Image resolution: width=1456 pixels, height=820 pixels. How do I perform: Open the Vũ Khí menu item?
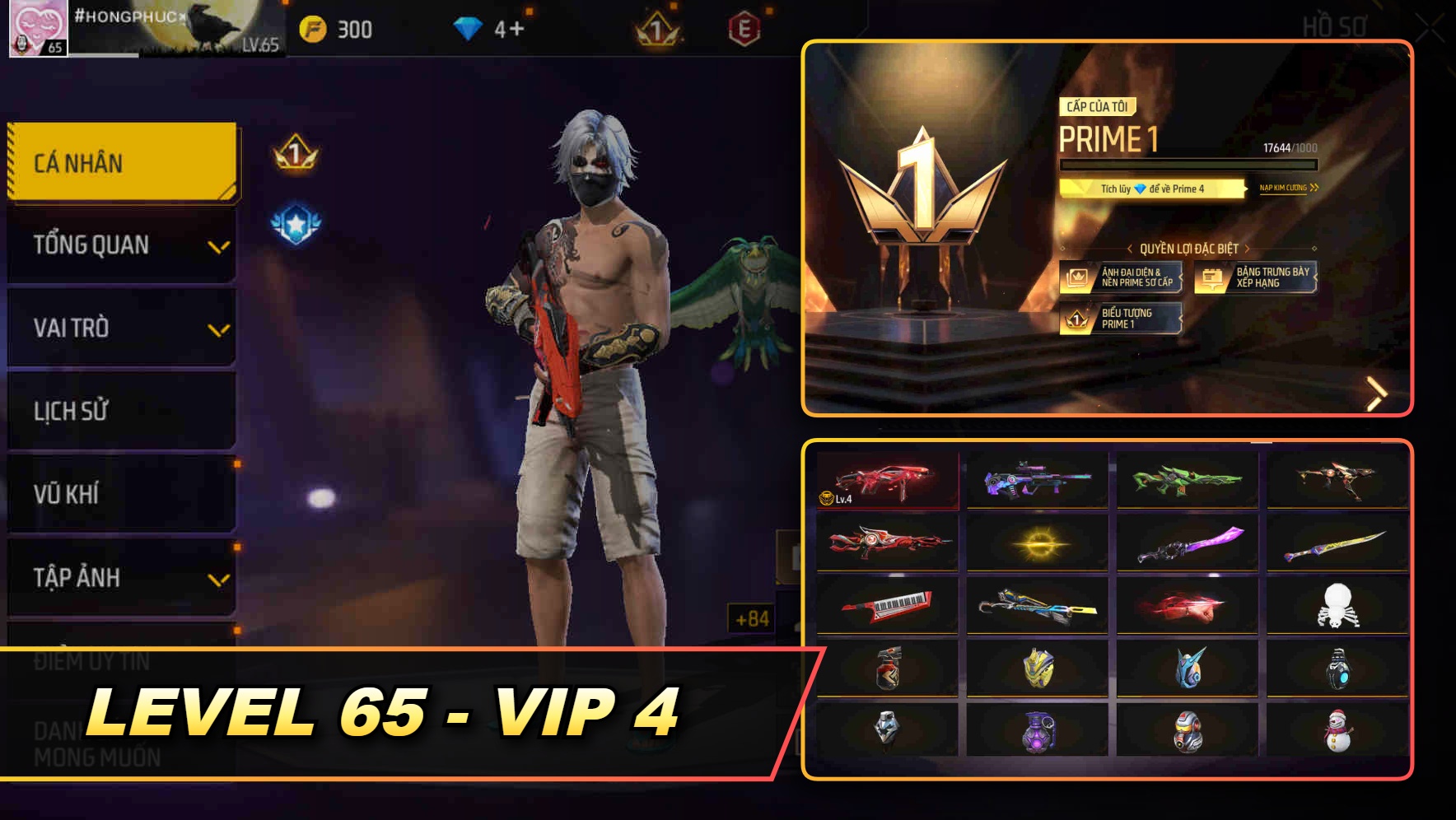[121, 494]
